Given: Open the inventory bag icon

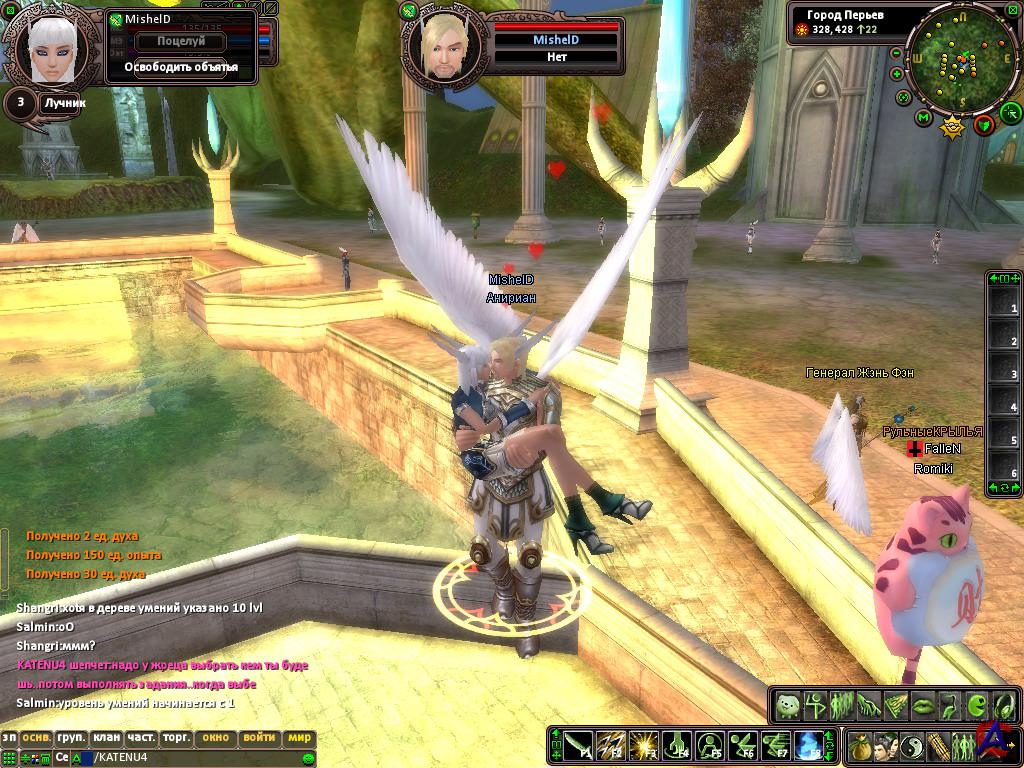Looking at the screenshot, I should (860, 746).
